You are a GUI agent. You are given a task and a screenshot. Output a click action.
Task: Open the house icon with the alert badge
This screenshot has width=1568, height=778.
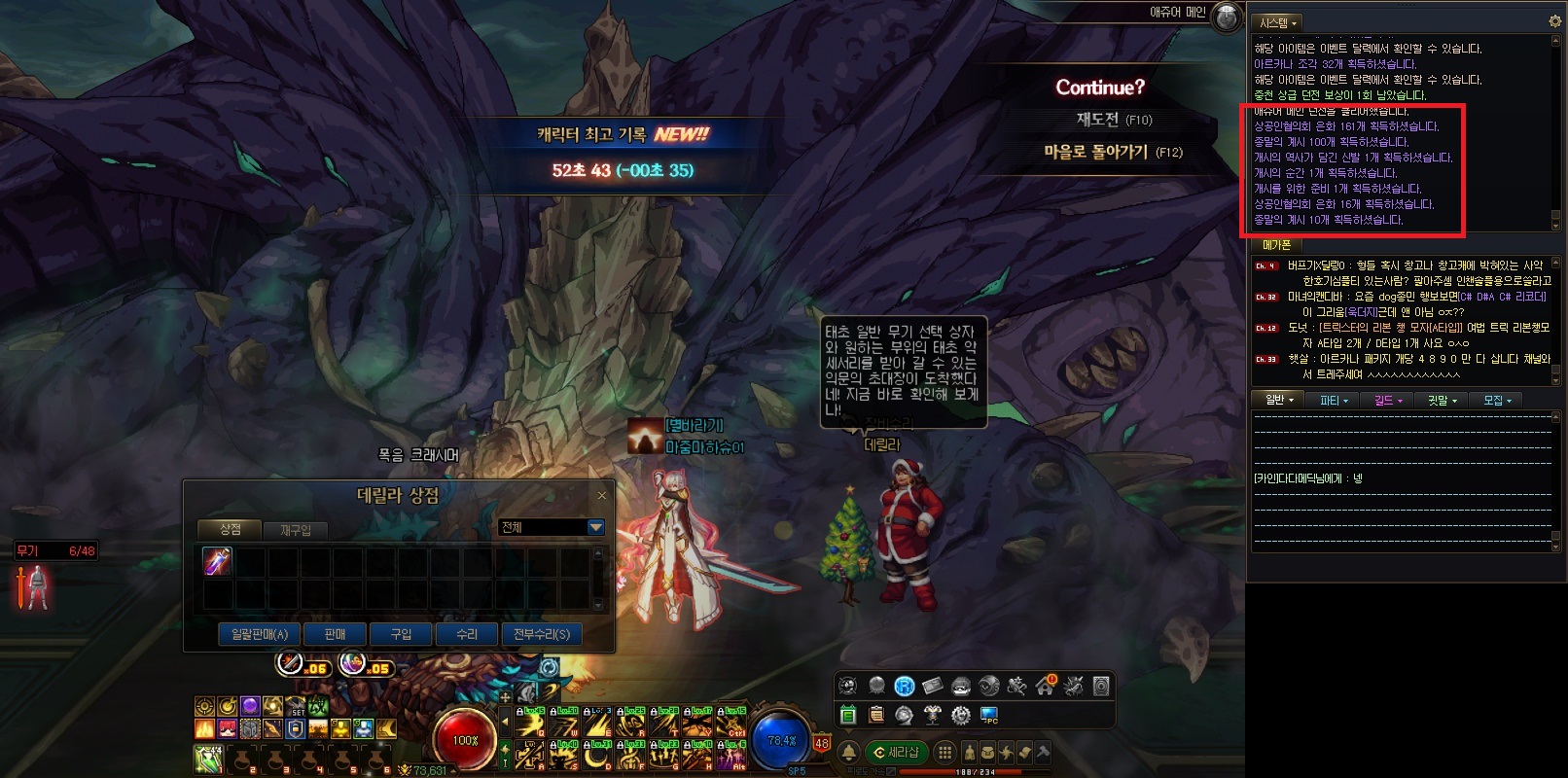click(1046, 686)
